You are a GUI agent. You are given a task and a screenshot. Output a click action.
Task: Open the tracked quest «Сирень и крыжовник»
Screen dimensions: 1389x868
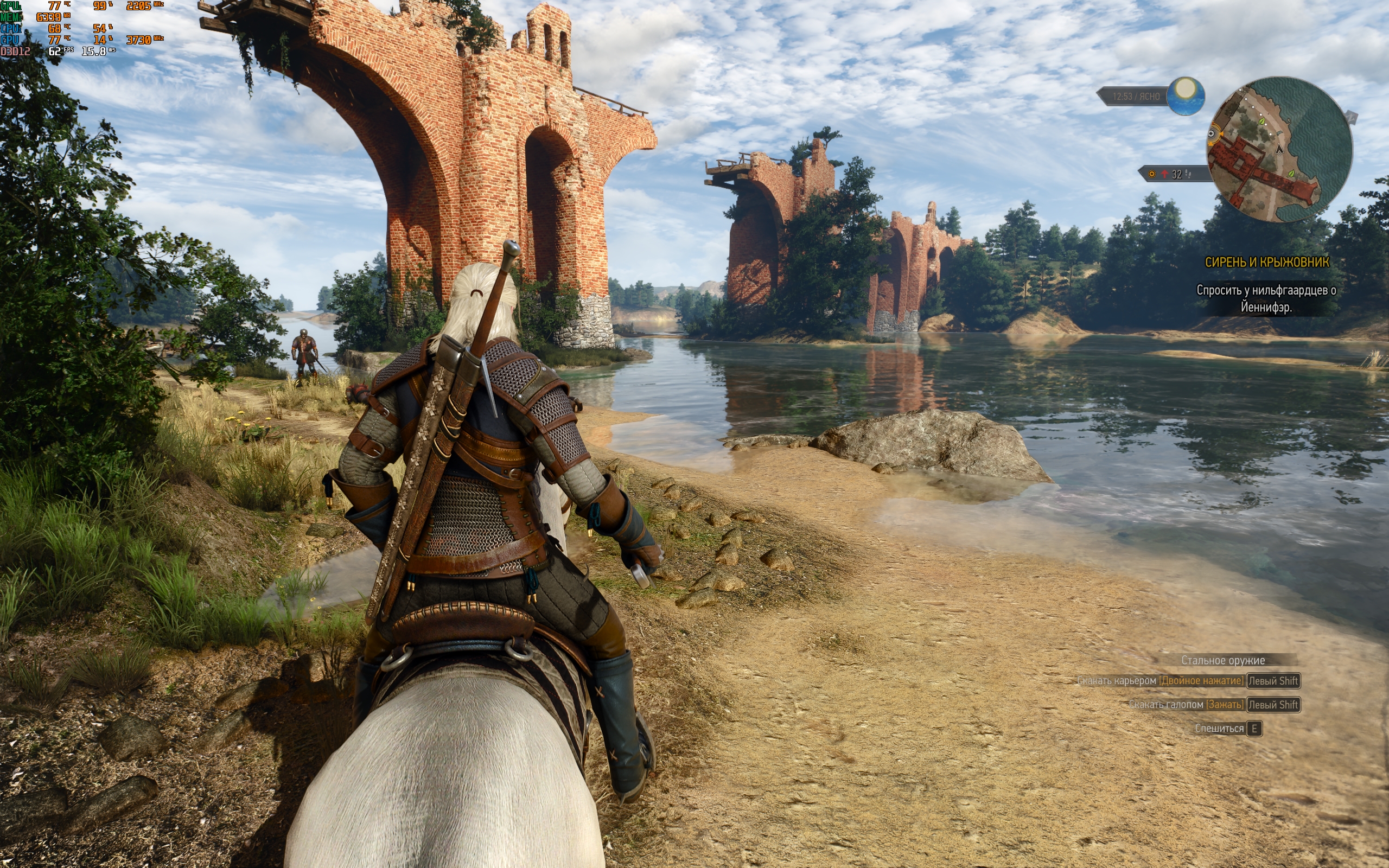tap(1267, 263)
